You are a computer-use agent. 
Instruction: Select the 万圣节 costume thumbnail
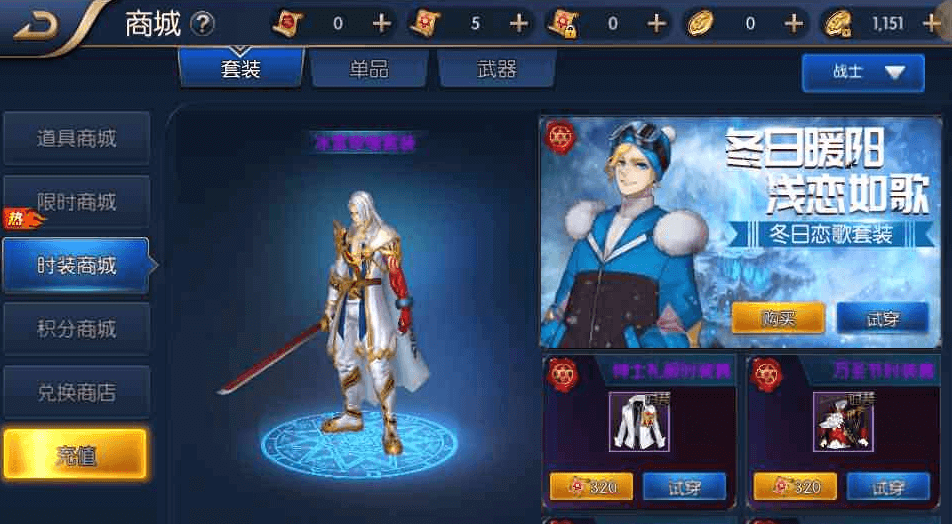(x=843, y=421)
